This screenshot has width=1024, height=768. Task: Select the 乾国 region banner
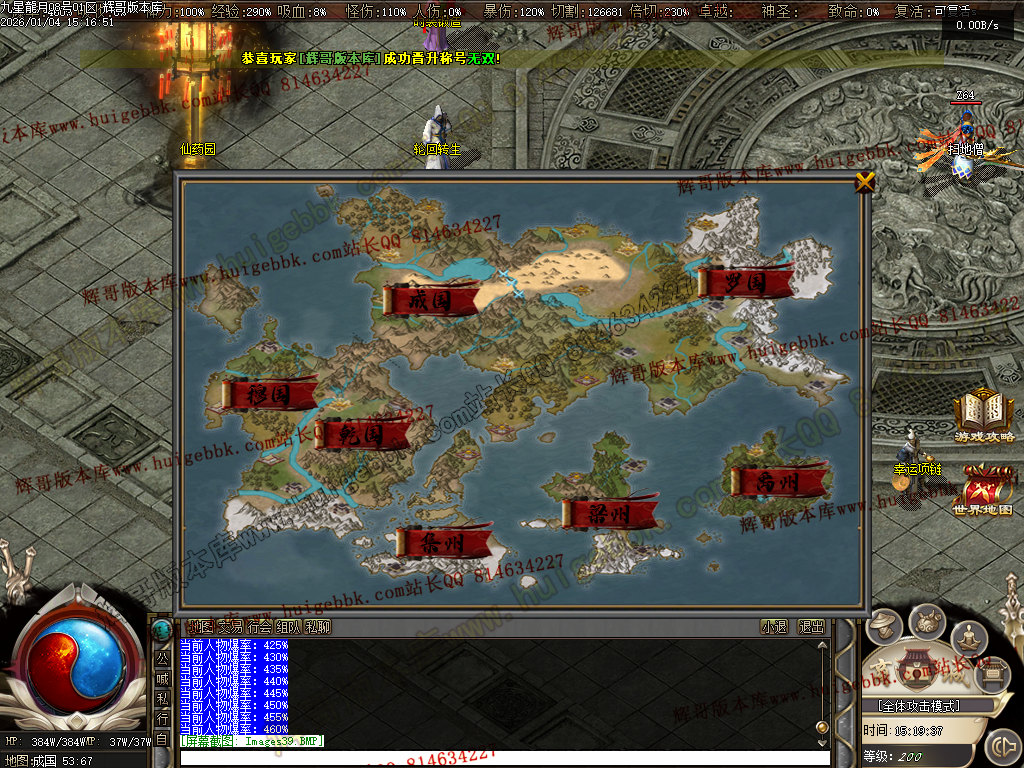tap(362, 434)
